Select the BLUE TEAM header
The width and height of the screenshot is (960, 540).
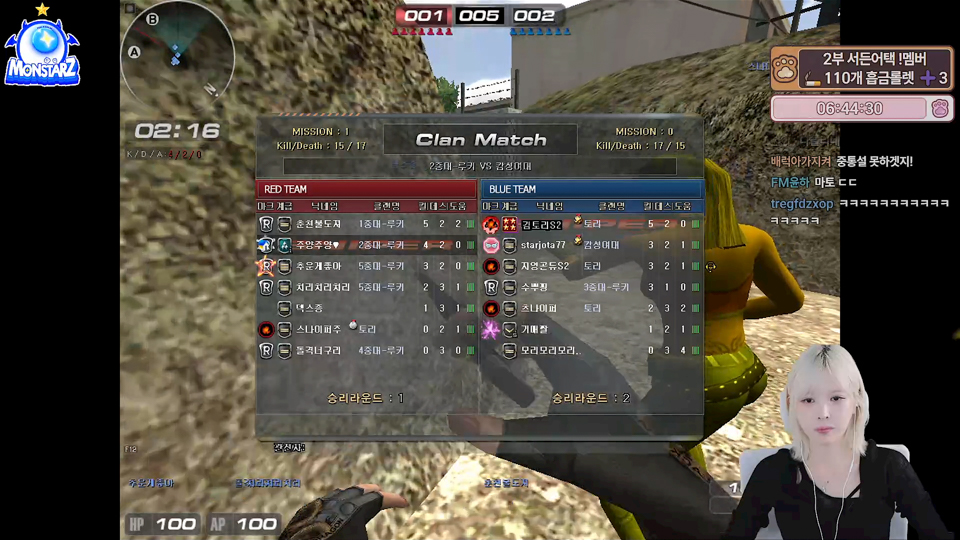click(592, 189)
